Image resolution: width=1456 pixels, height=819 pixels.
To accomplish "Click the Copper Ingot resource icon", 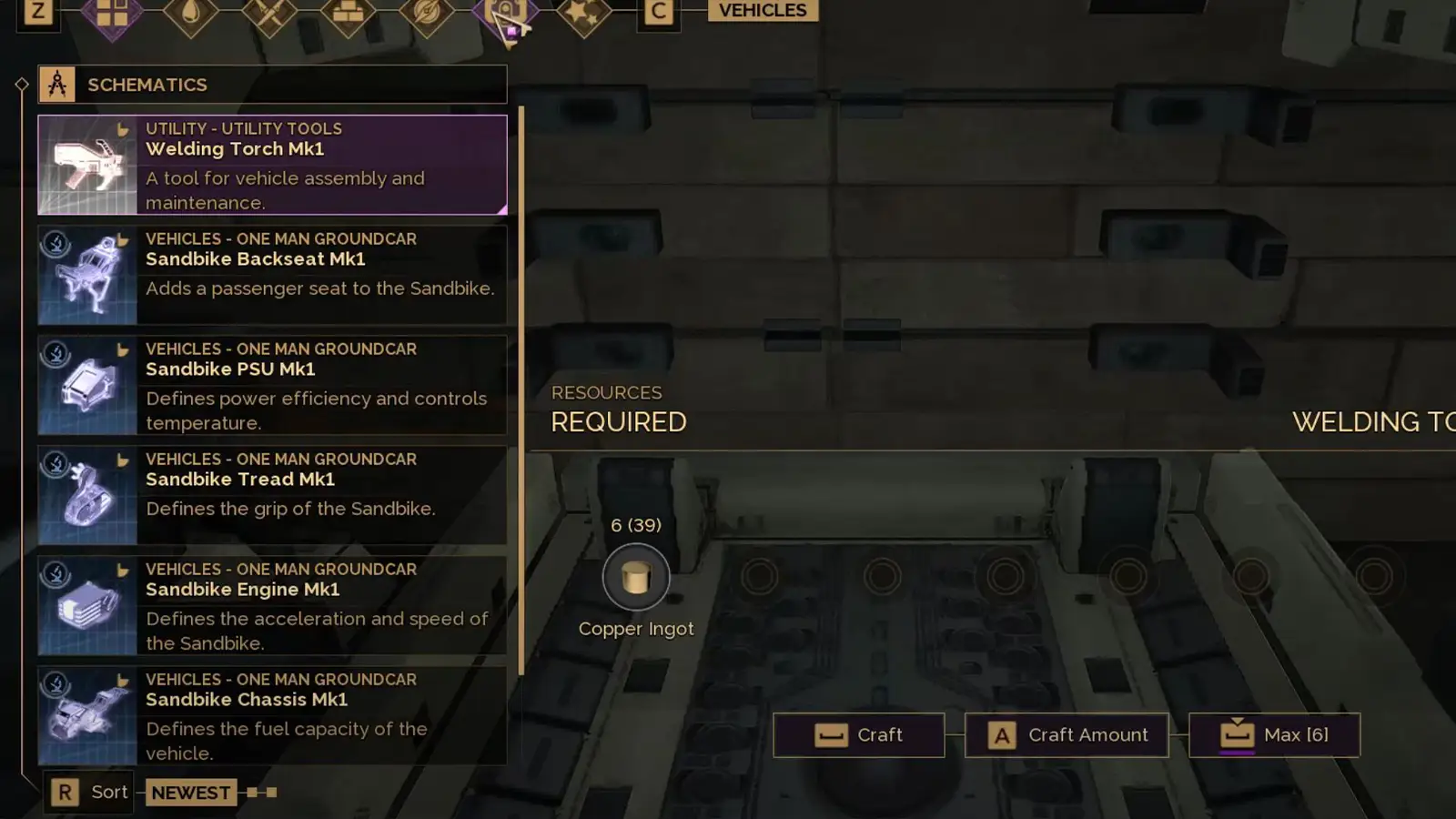I will point(636,578).
